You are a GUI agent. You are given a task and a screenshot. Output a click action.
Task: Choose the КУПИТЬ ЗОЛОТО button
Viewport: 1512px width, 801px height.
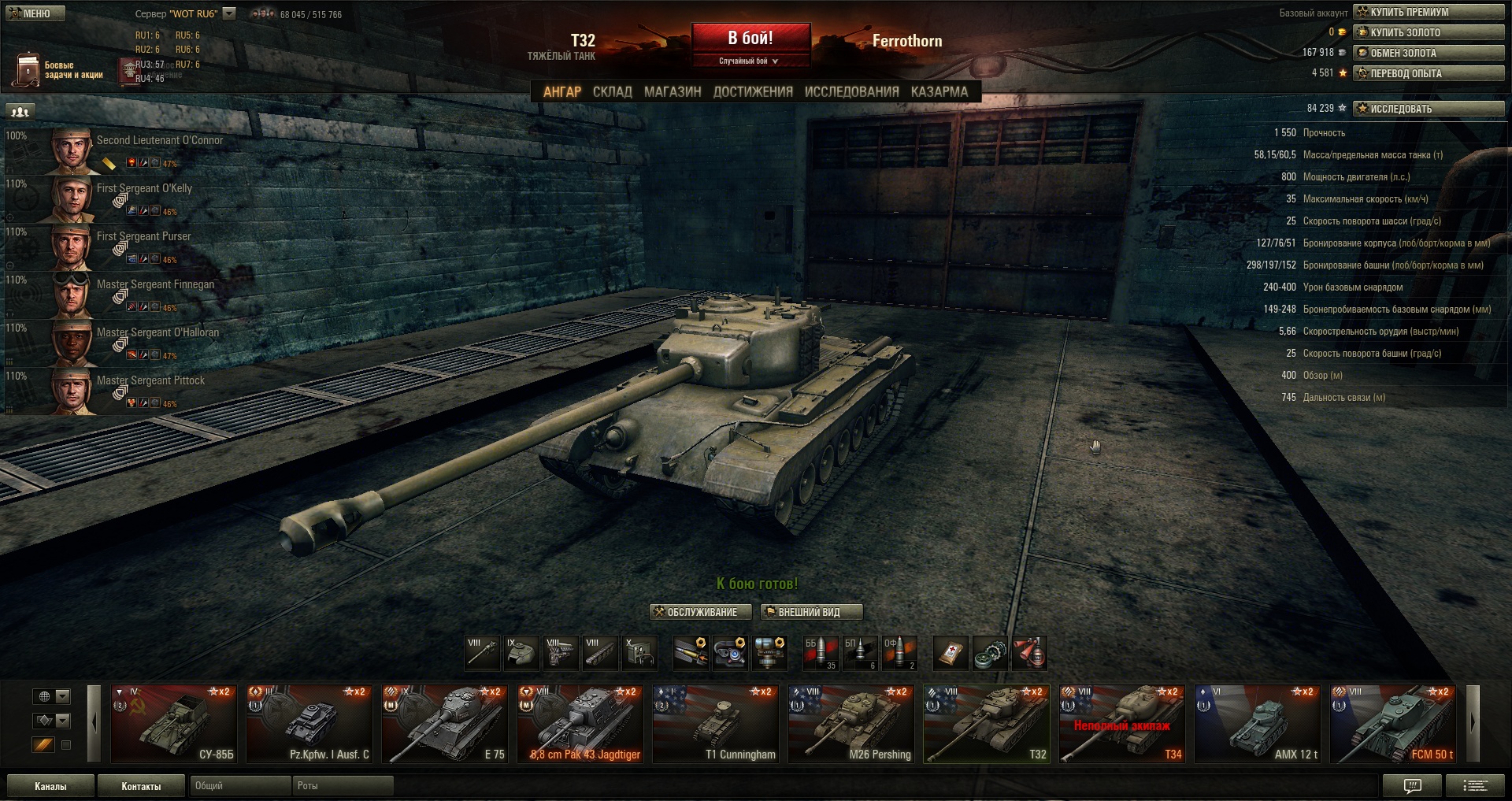click(1429, 32)
